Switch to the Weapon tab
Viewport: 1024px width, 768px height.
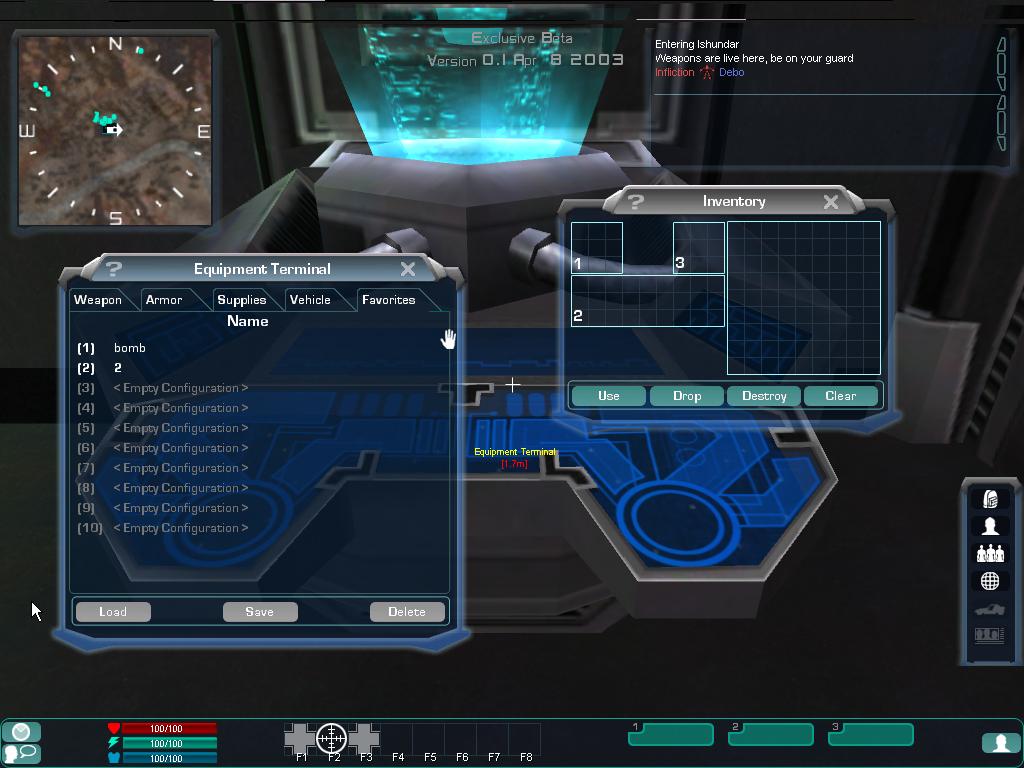point(98,300)
